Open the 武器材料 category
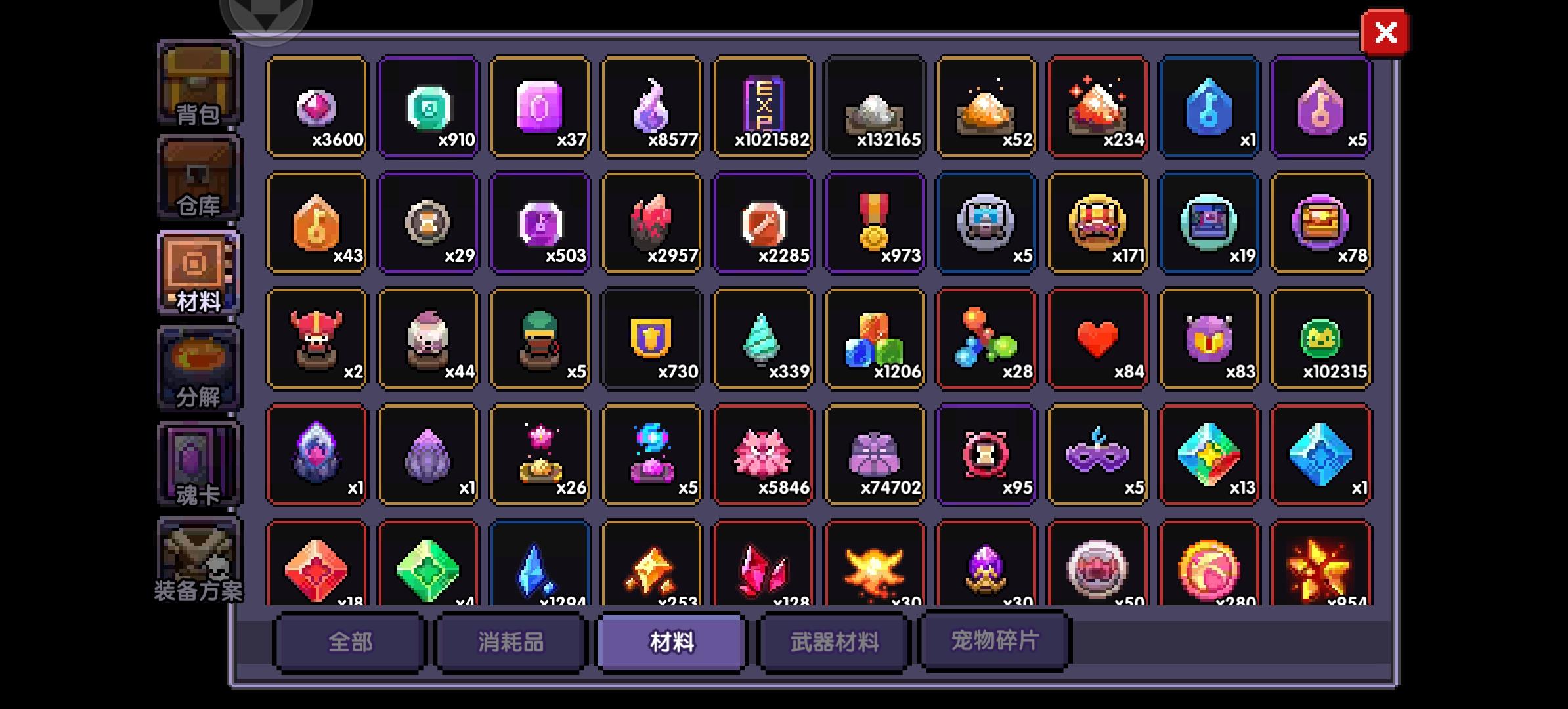This screenshot has width=1568, height=709. [x=832, y=642]
